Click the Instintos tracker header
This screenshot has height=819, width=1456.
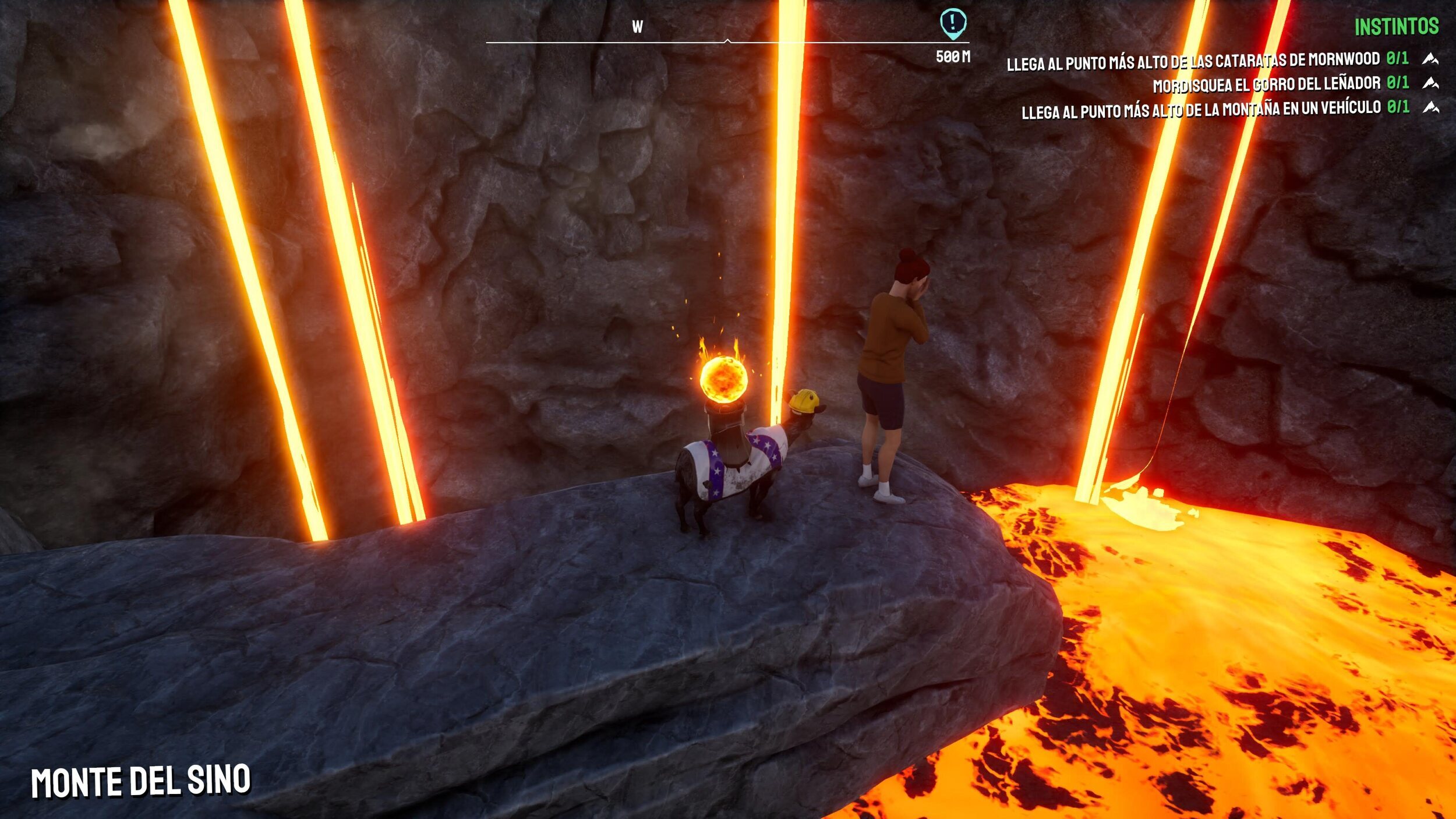pos(1396,27)
